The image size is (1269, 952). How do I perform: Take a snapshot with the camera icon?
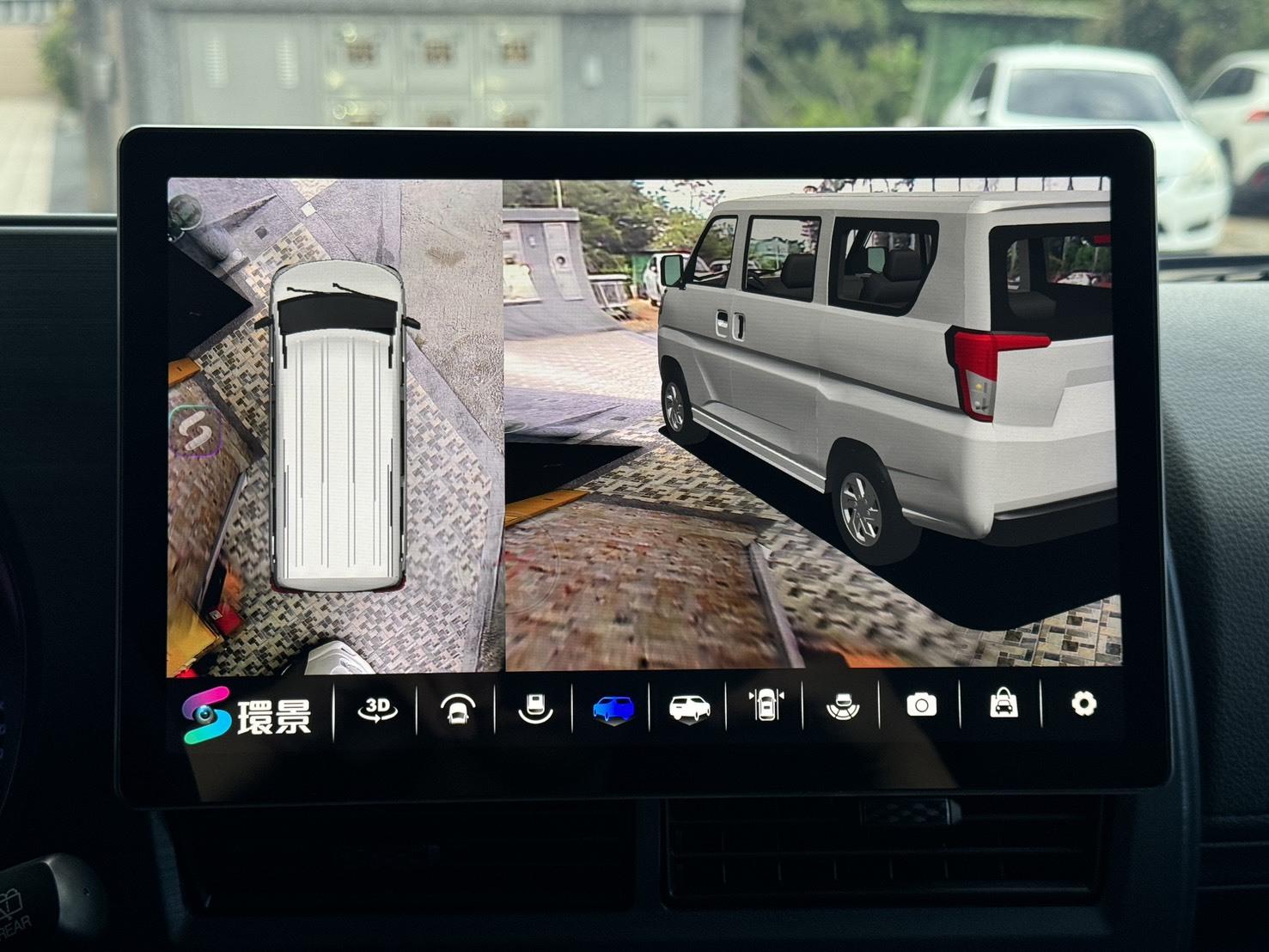pos(921,705)
